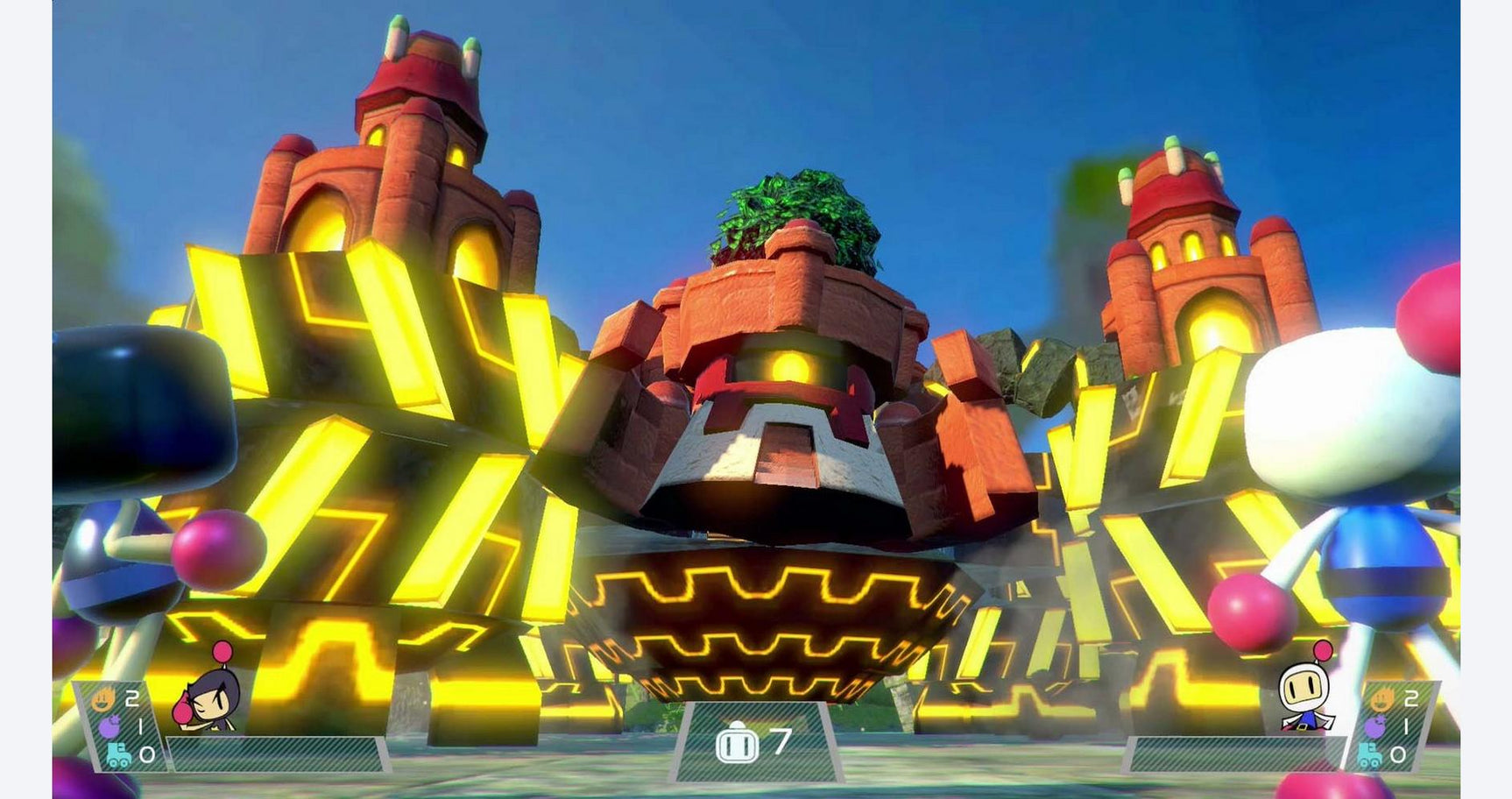1512x799 pixels.
Task: Click the rideable count 0 on left panel
Action: [148, 755]
